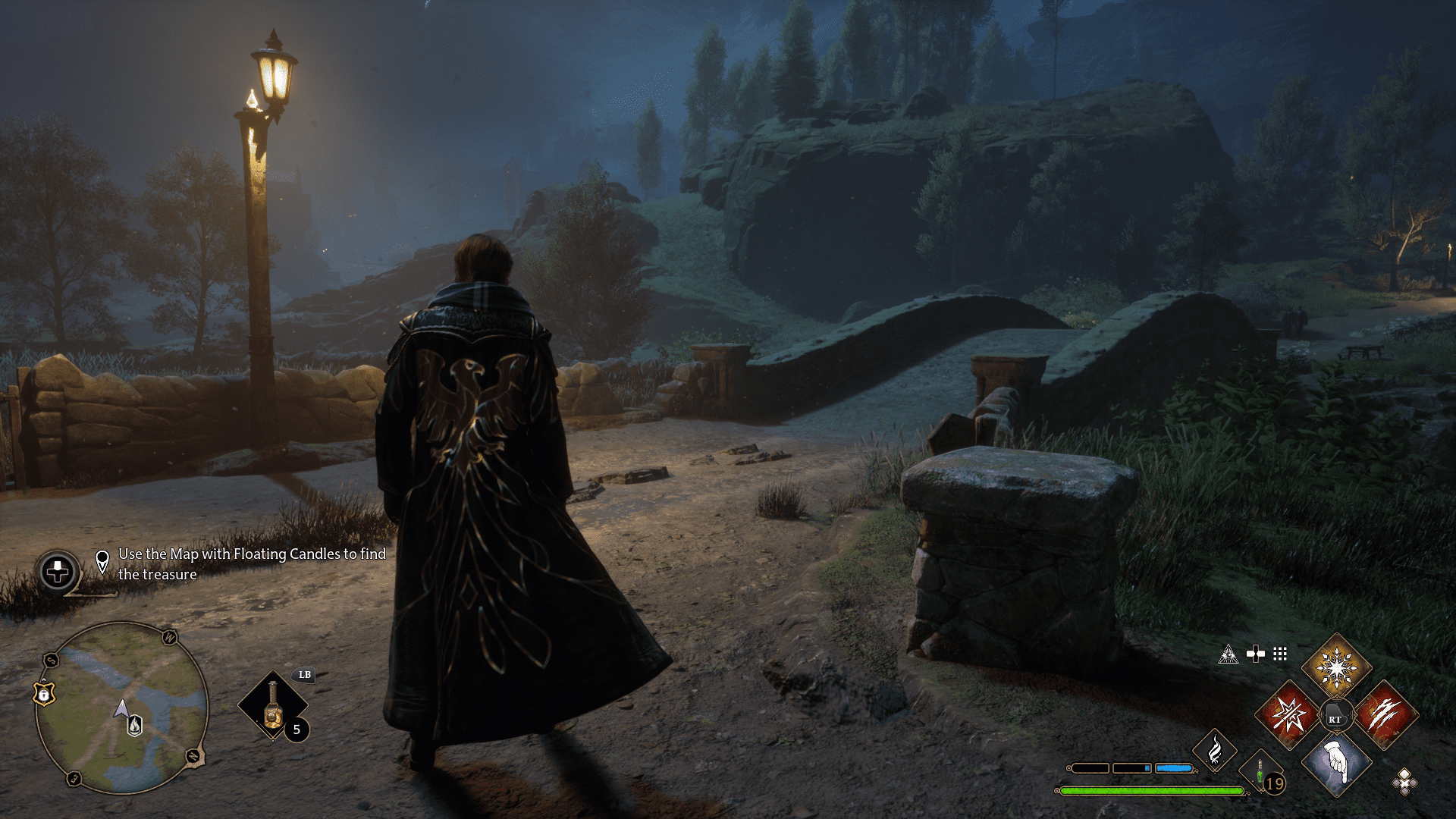This screenshot has height=819, width=1456.
Task: Drink the green healing potion
Action: point(1260,775)
